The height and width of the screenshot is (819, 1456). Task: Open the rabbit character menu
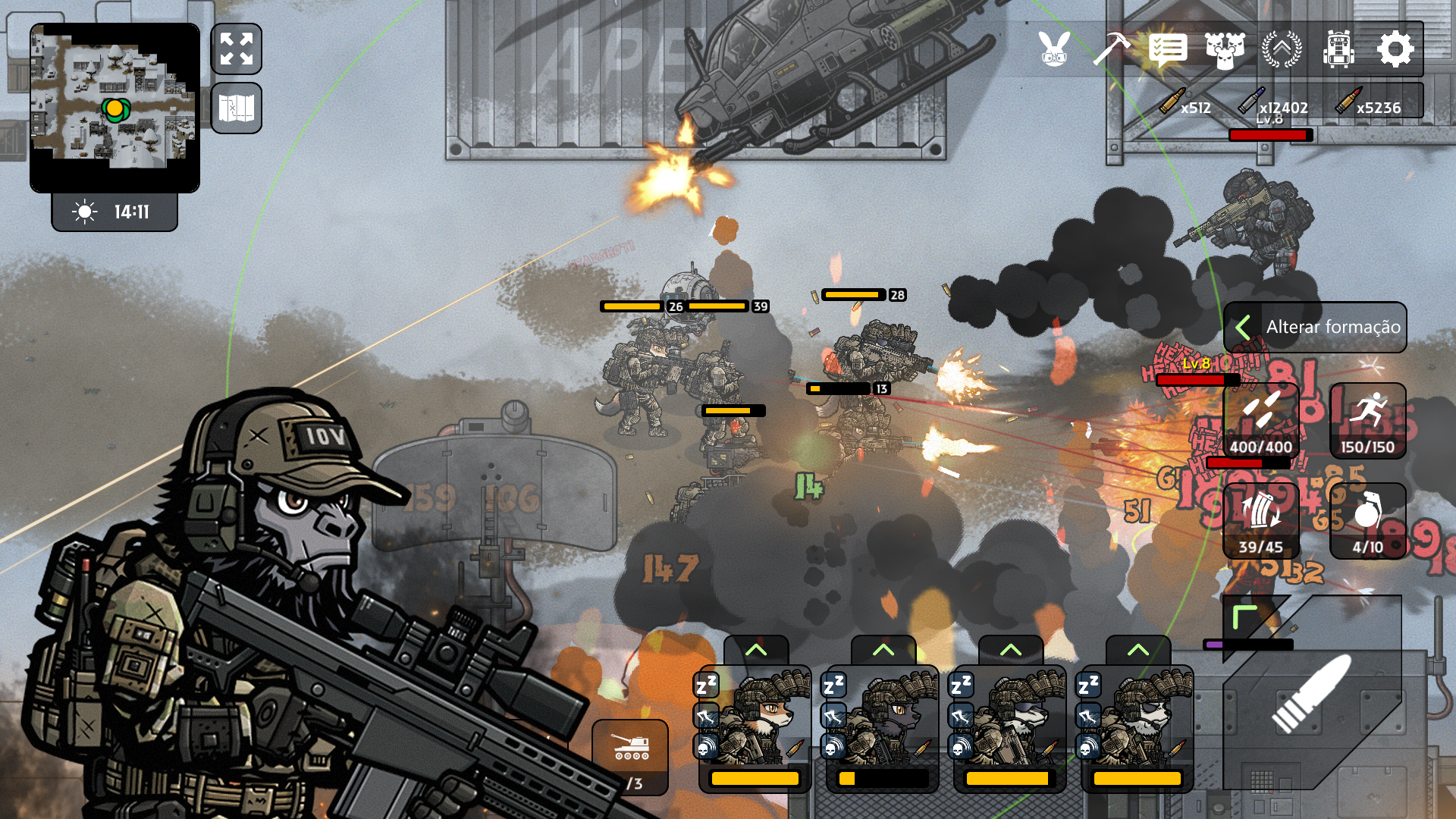[1053, 50]
